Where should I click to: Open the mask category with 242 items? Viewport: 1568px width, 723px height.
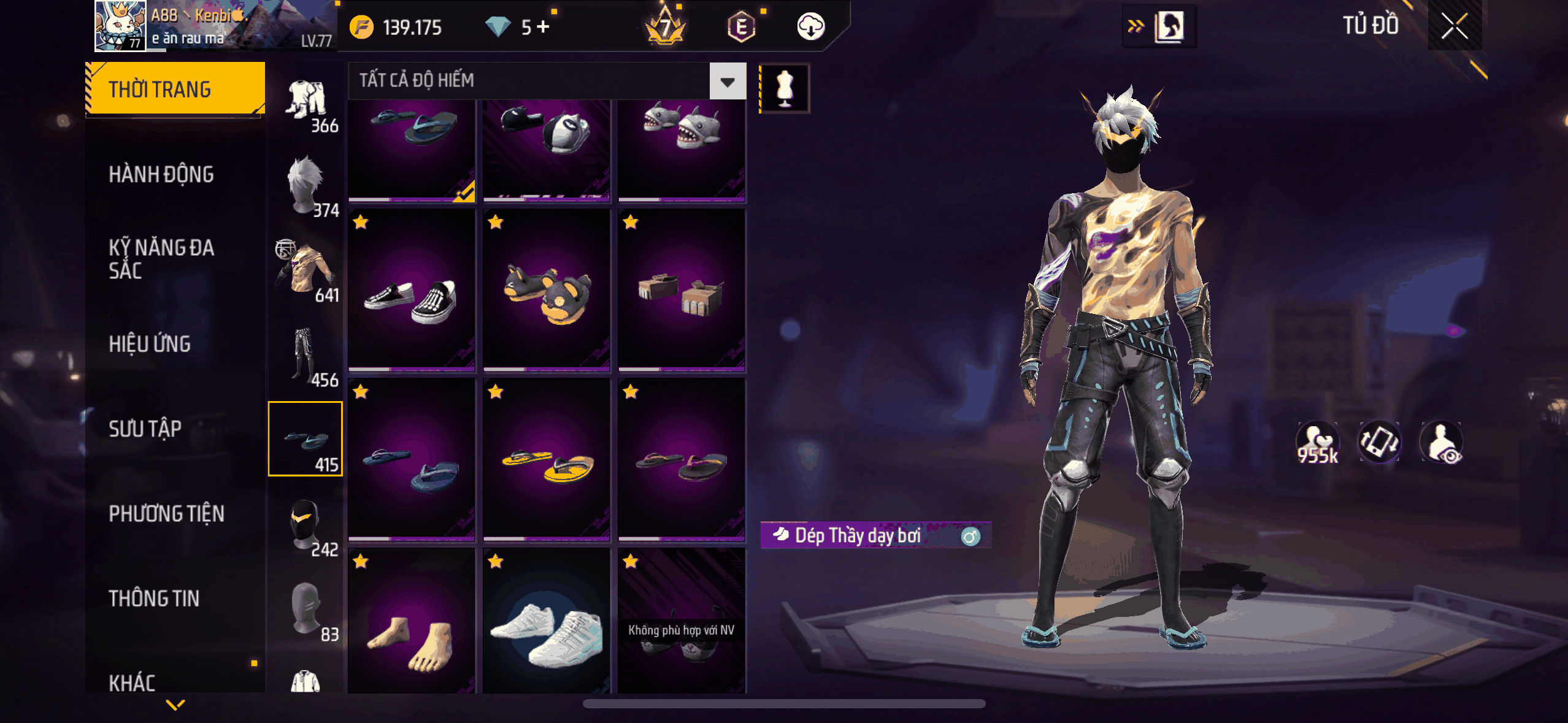click(x=306, y=525)
